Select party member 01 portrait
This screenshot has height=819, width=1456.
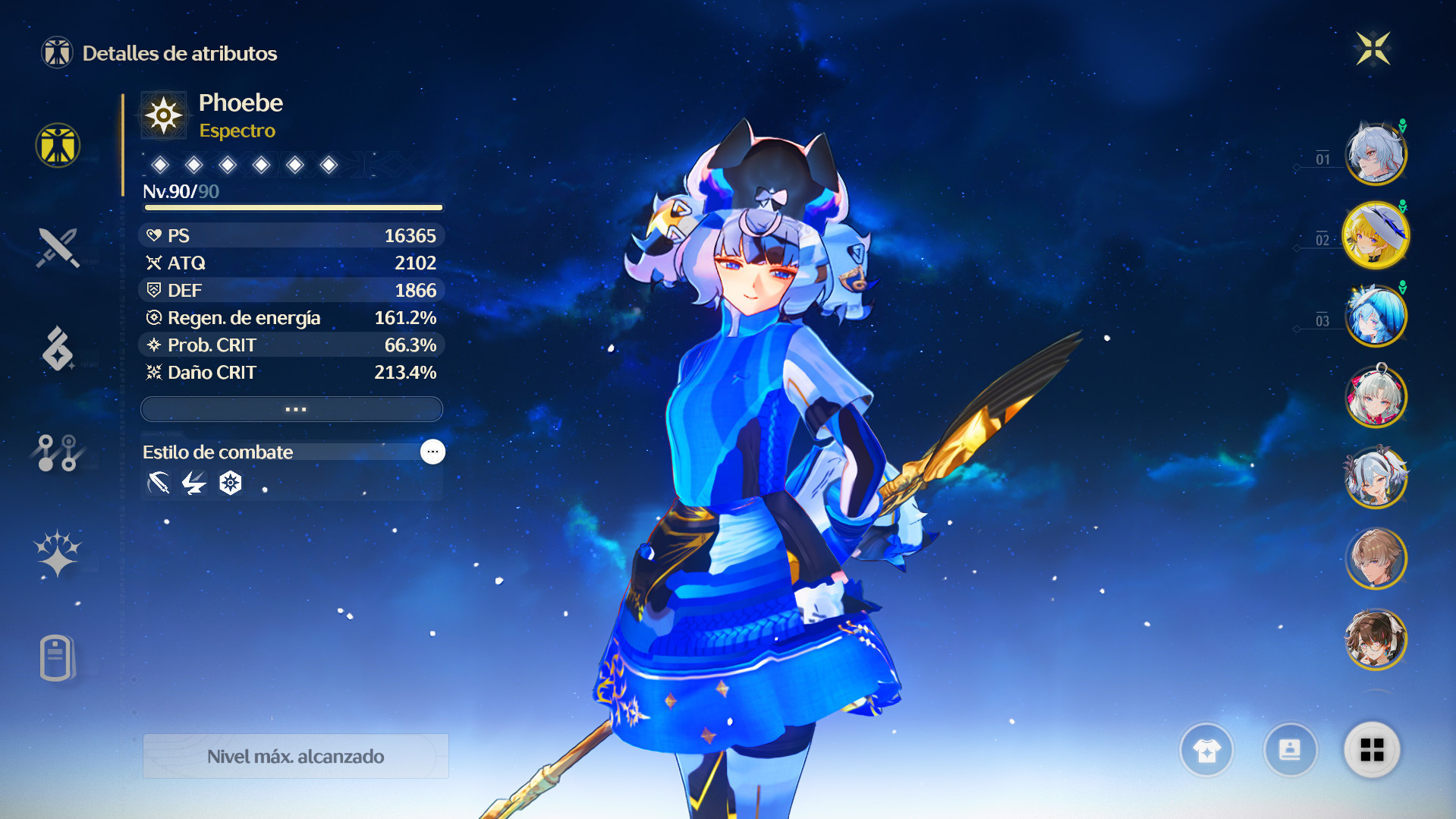coord(1376,153)
